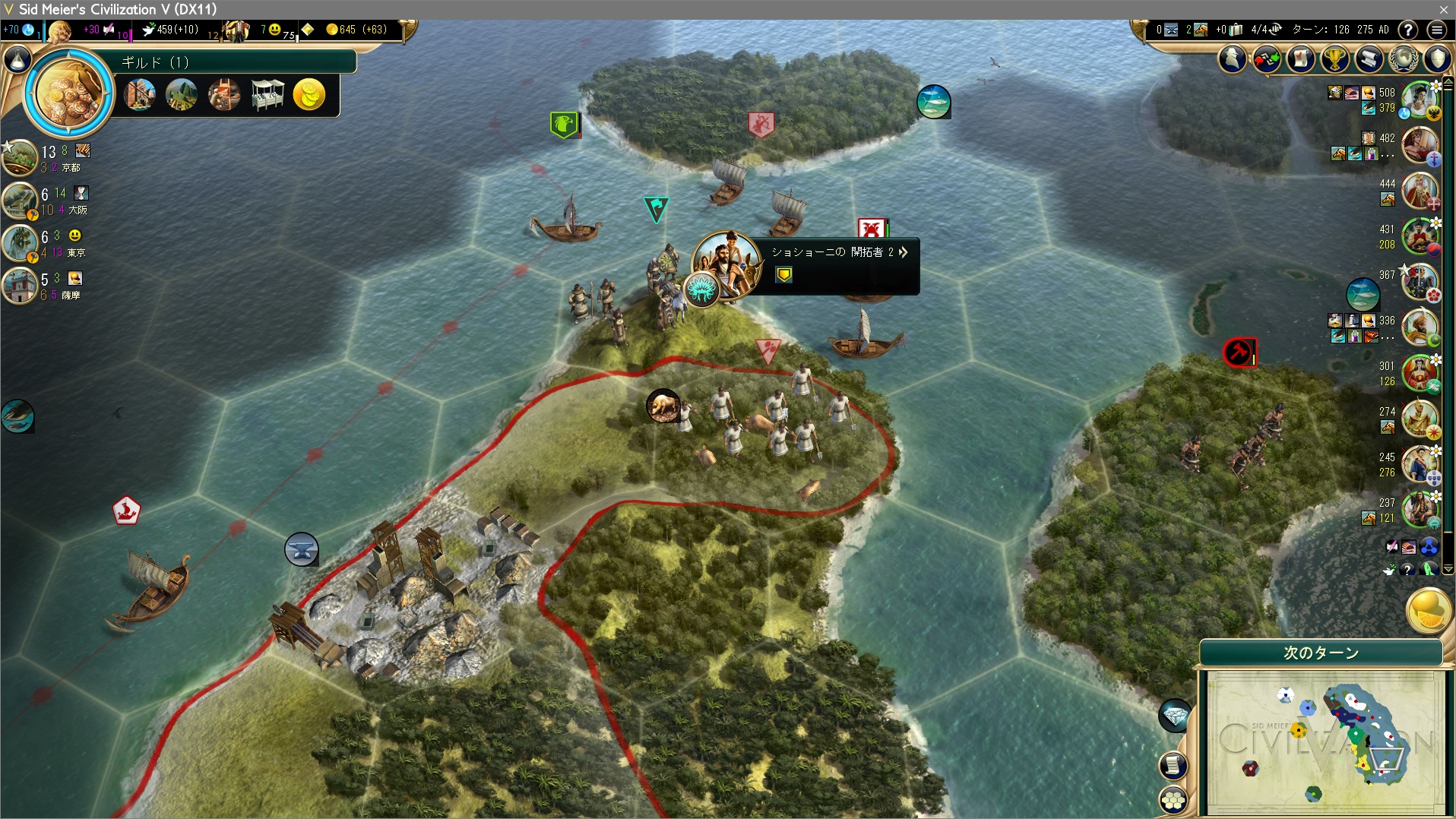Click the citrus orange notification icon
The height and width of the screenshot is (819, 1456).
(x=1428, y=610)
